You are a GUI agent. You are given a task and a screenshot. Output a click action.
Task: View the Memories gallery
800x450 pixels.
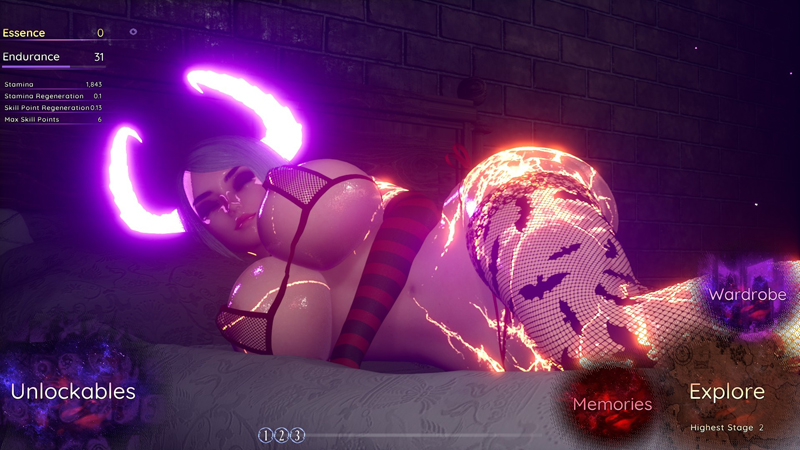point(612,404)
